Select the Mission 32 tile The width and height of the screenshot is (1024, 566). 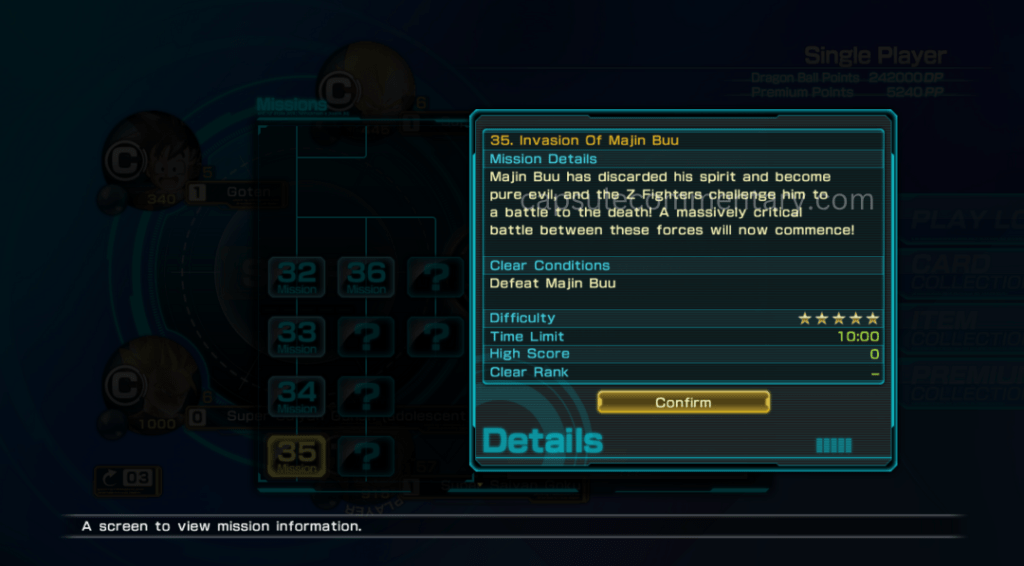click(x=297, y=277)
